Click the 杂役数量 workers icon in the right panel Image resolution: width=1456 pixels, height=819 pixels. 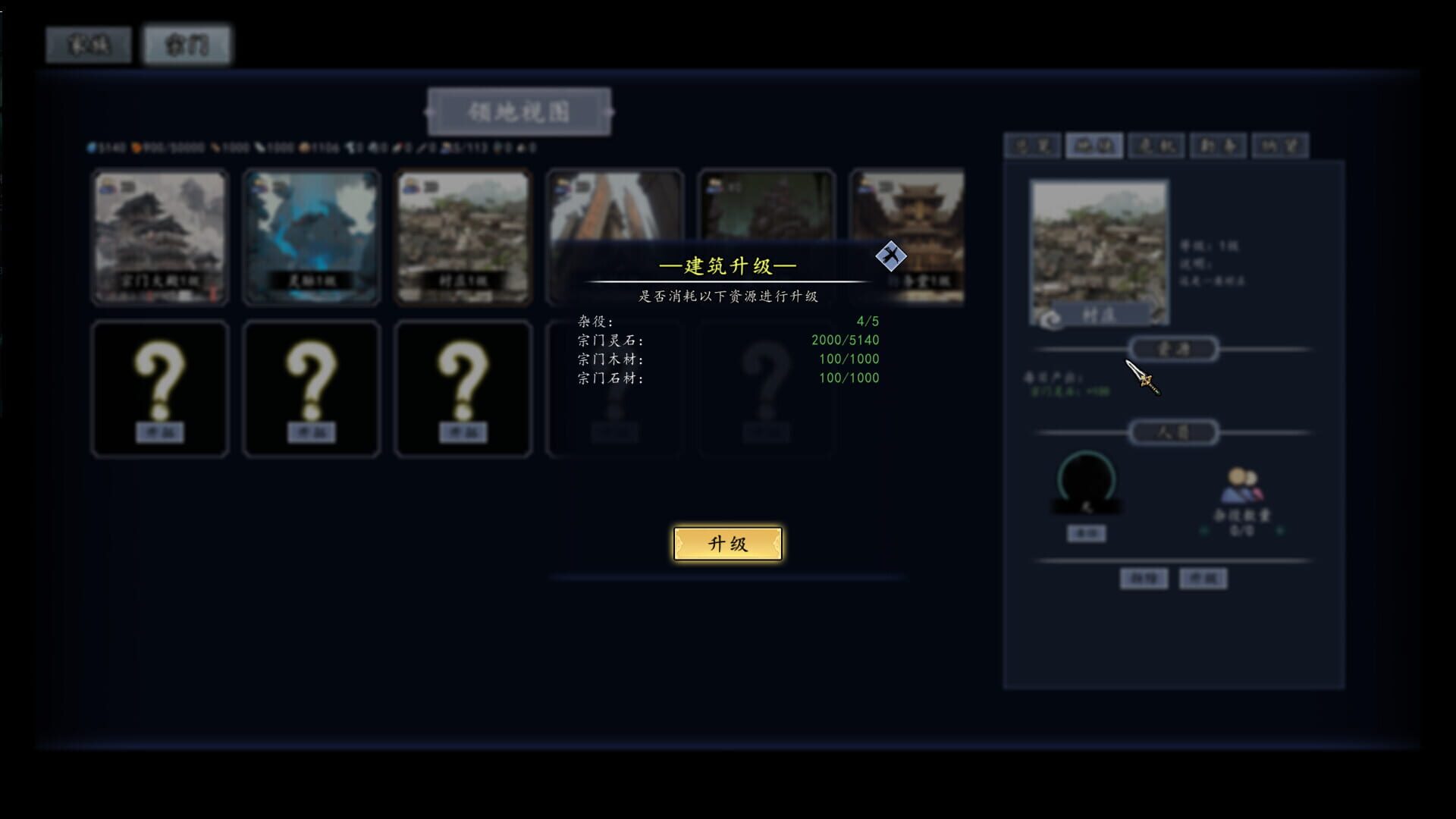(x=1241, y=486)
